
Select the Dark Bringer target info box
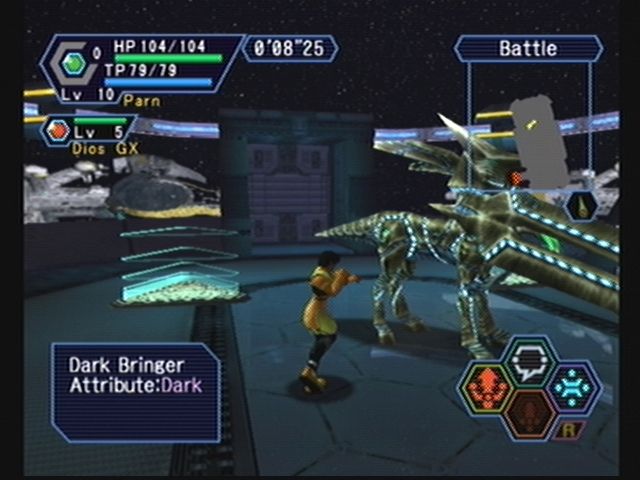(135, 390)
